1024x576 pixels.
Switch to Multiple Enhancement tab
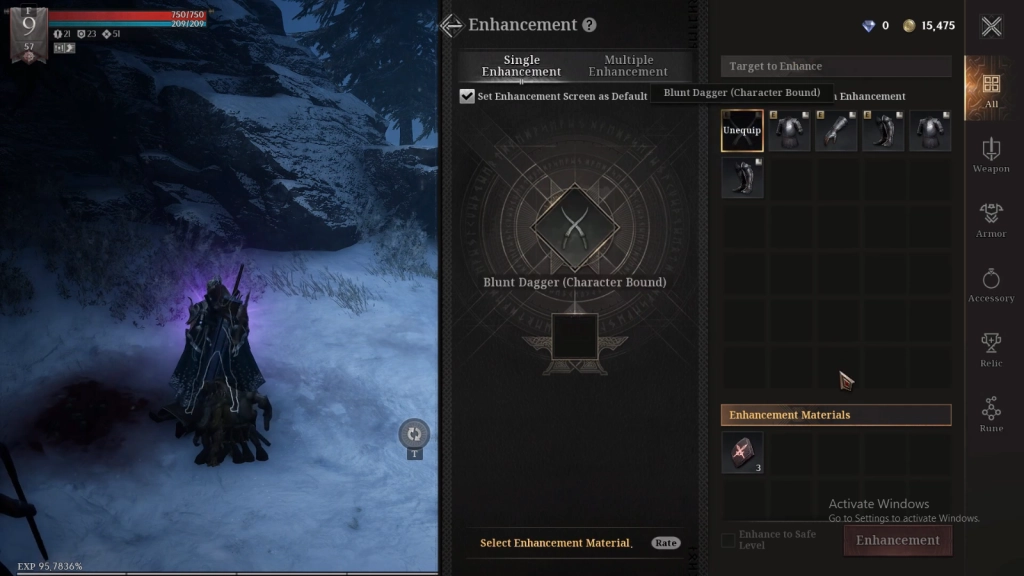[x=628, y=66]
